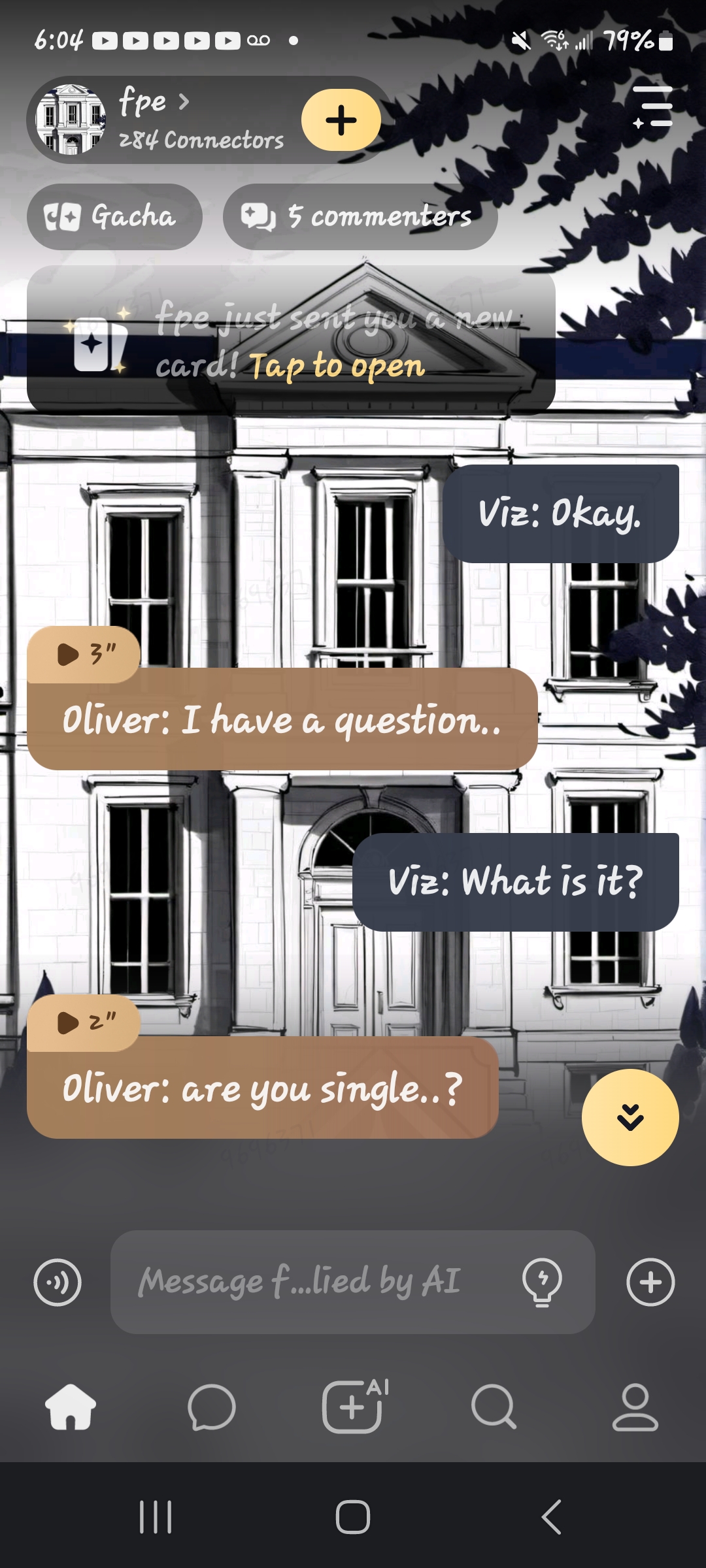Select the "Oliver: are you single..?" message
The image size is (706, 1568).
263,1088
